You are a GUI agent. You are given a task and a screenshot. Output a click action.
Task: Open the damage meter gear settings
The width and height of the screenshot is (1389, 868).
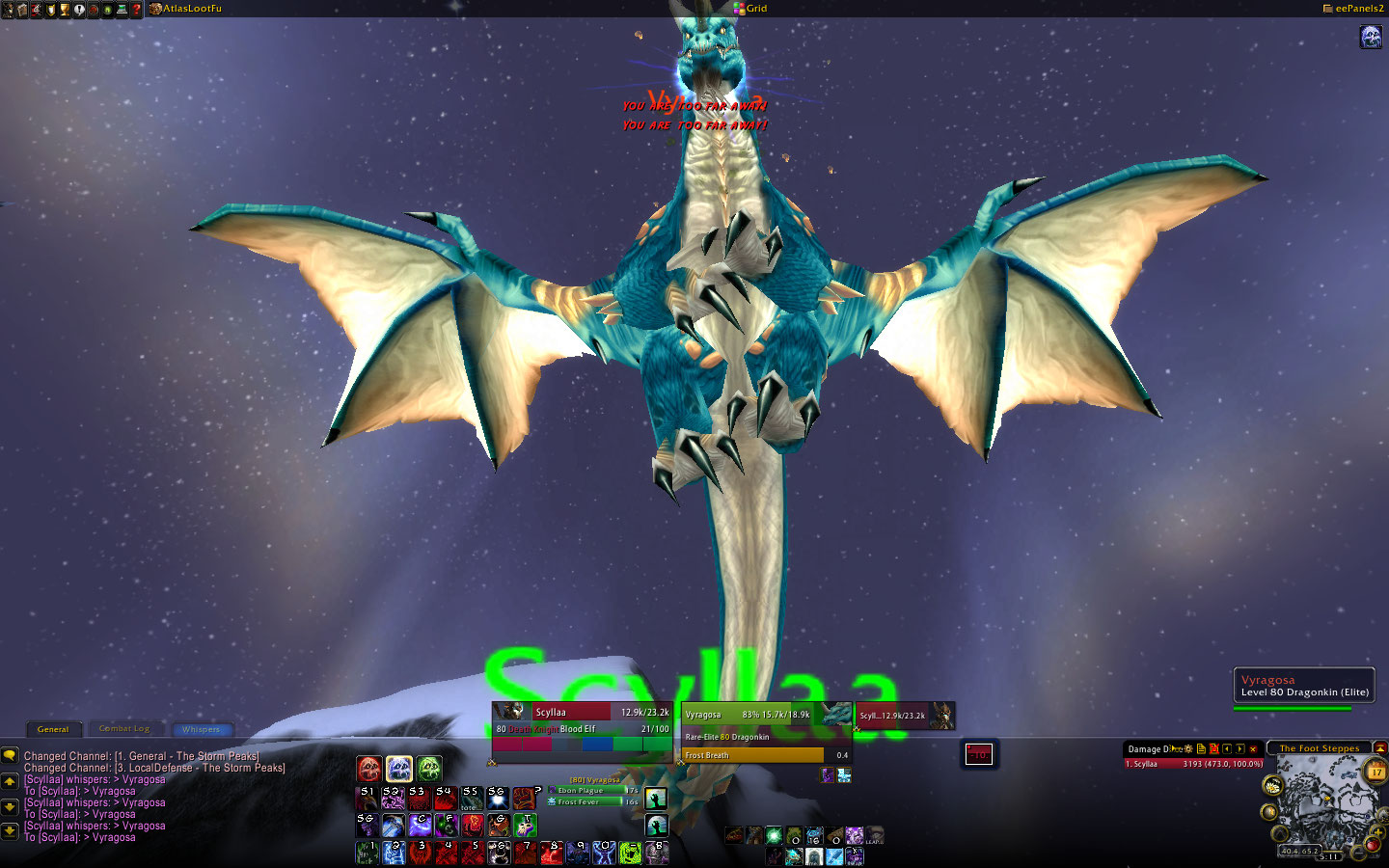(1188, 749)
